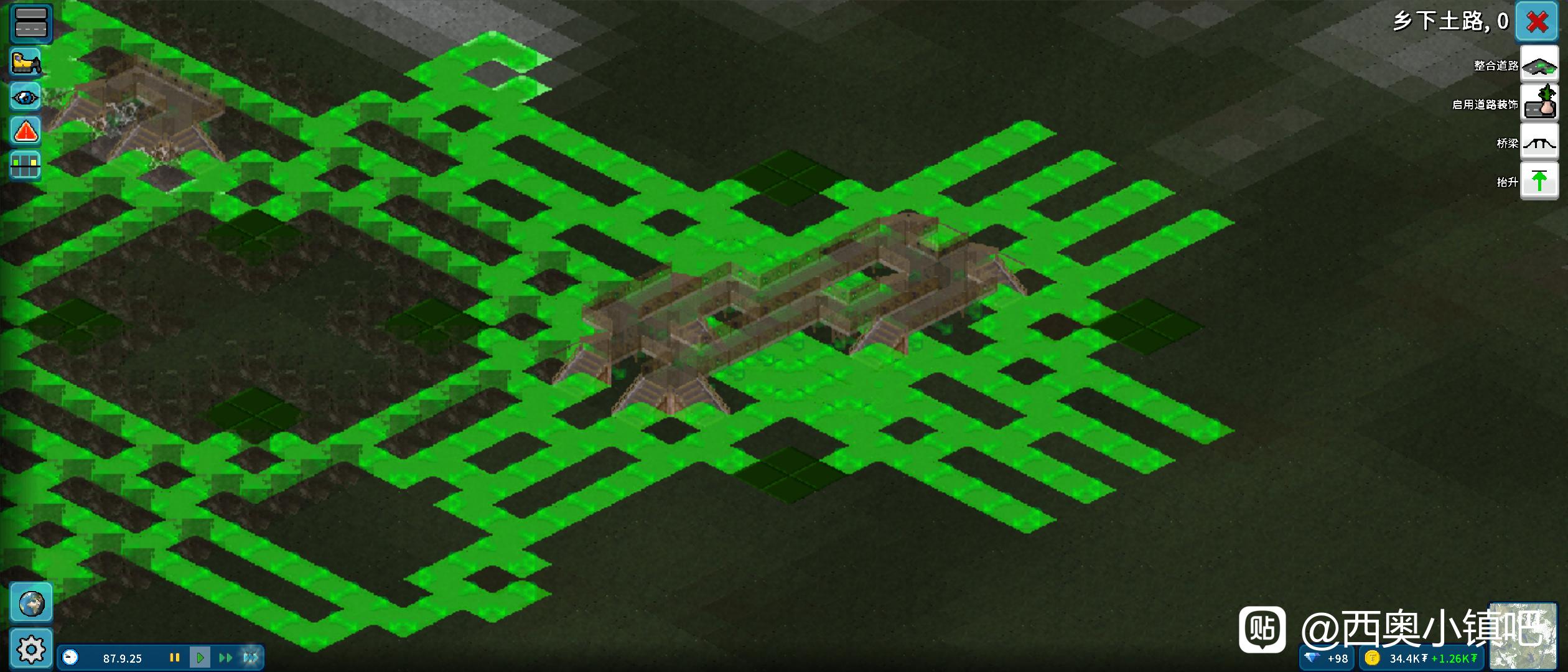The image size is (1568, 672).
Task: Set game speed to fast forward
Action: [x=225, y=658]
